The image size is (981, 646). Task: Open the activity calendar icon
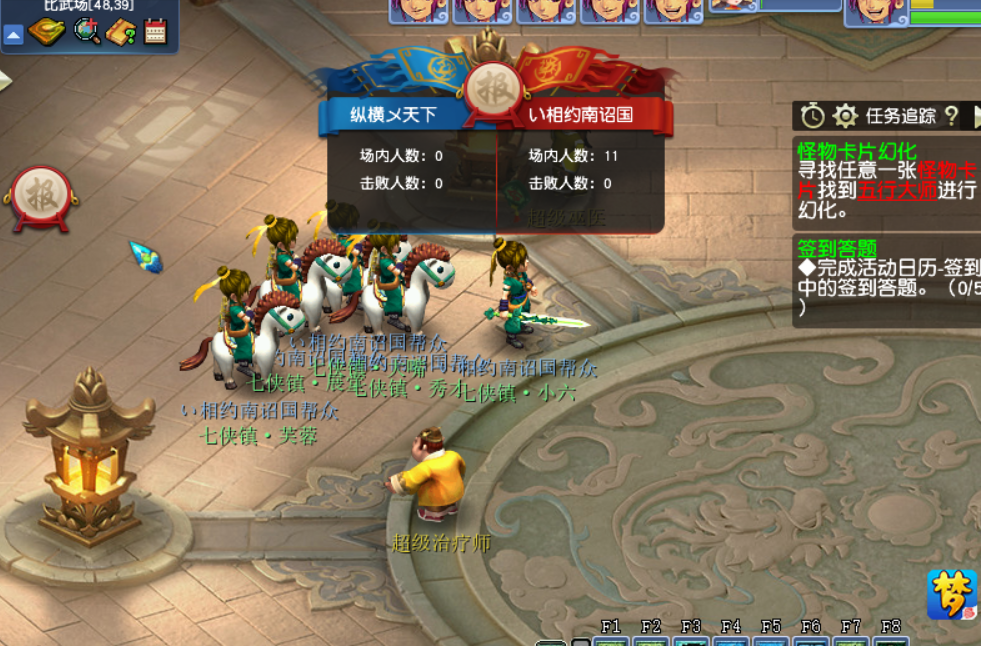tap(155, 32)
